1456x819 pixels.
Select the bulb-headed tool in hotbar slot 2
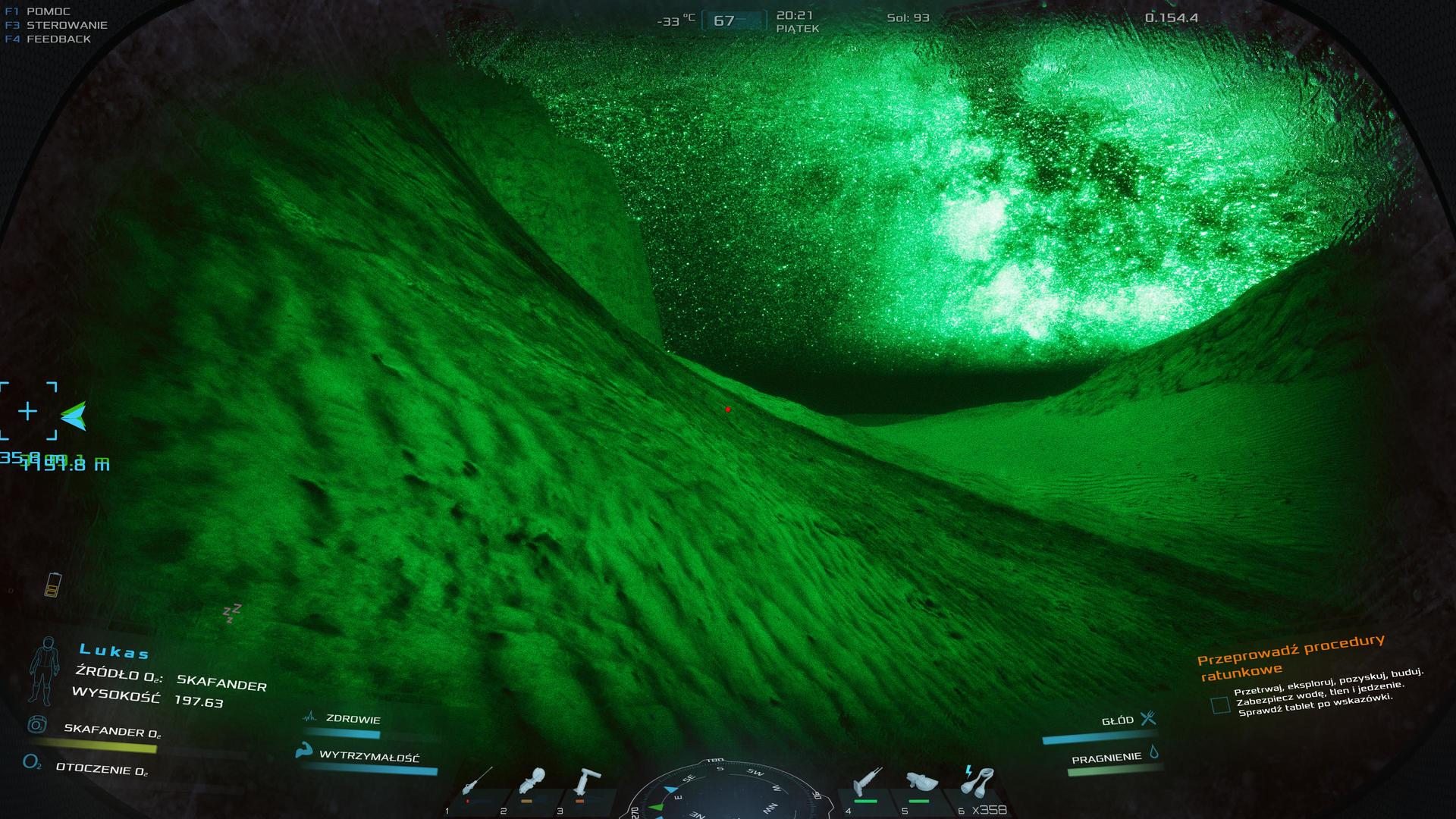533,781
